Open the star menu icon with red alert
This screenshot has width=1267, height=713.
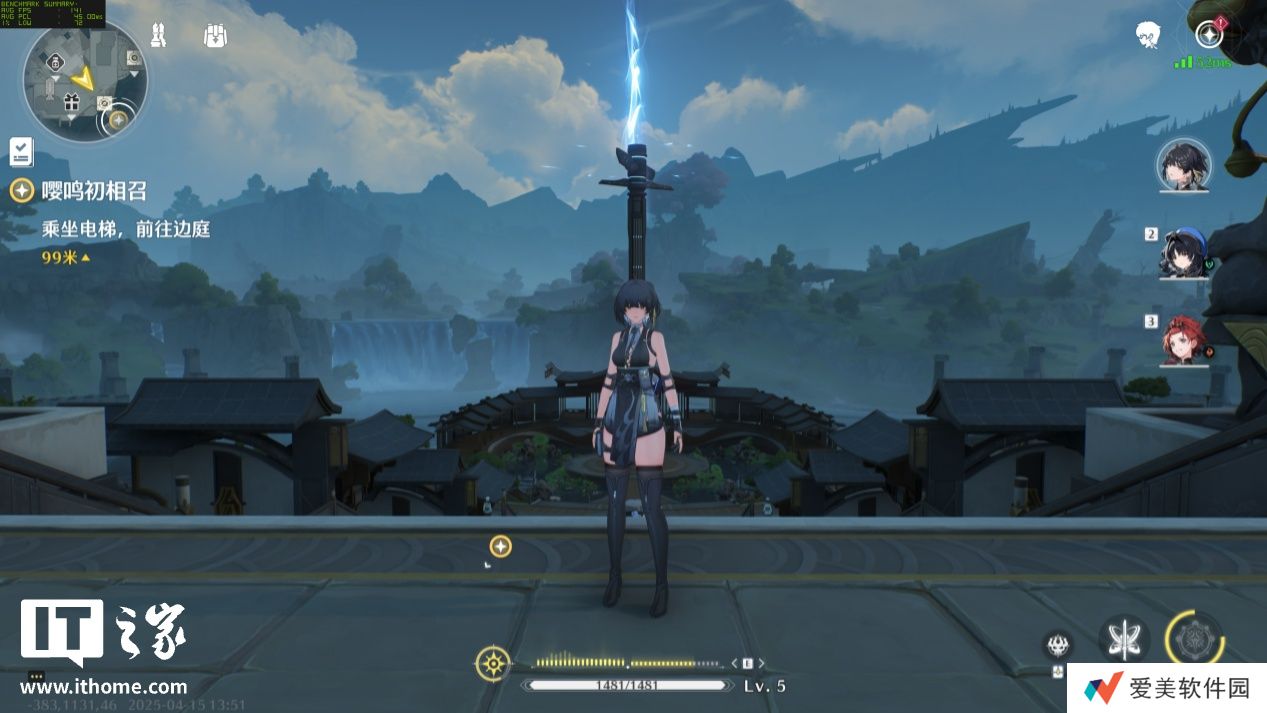click(x=1209, y=35)
